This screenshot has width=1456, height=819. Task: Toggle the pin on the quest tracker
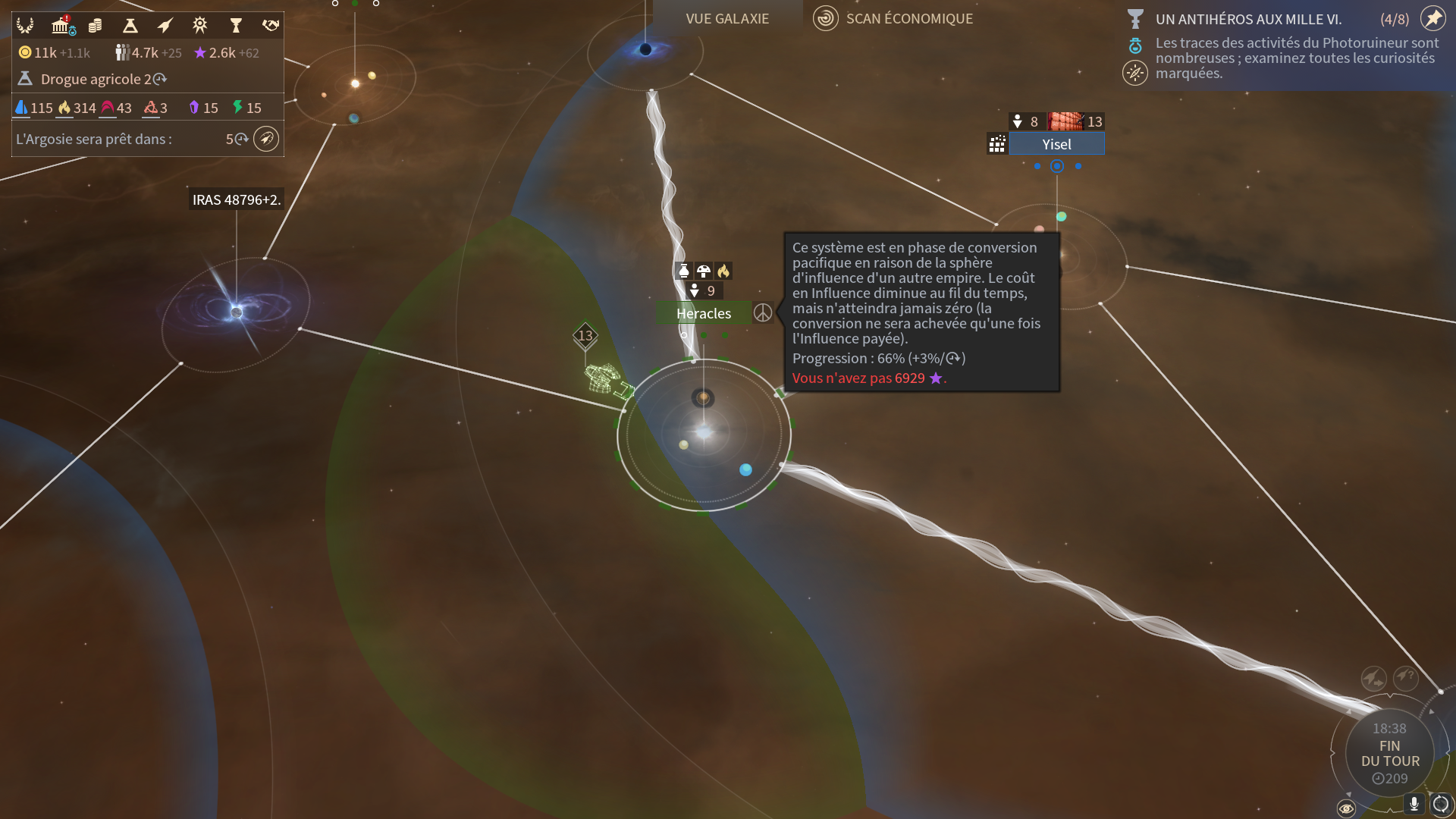1433,18
